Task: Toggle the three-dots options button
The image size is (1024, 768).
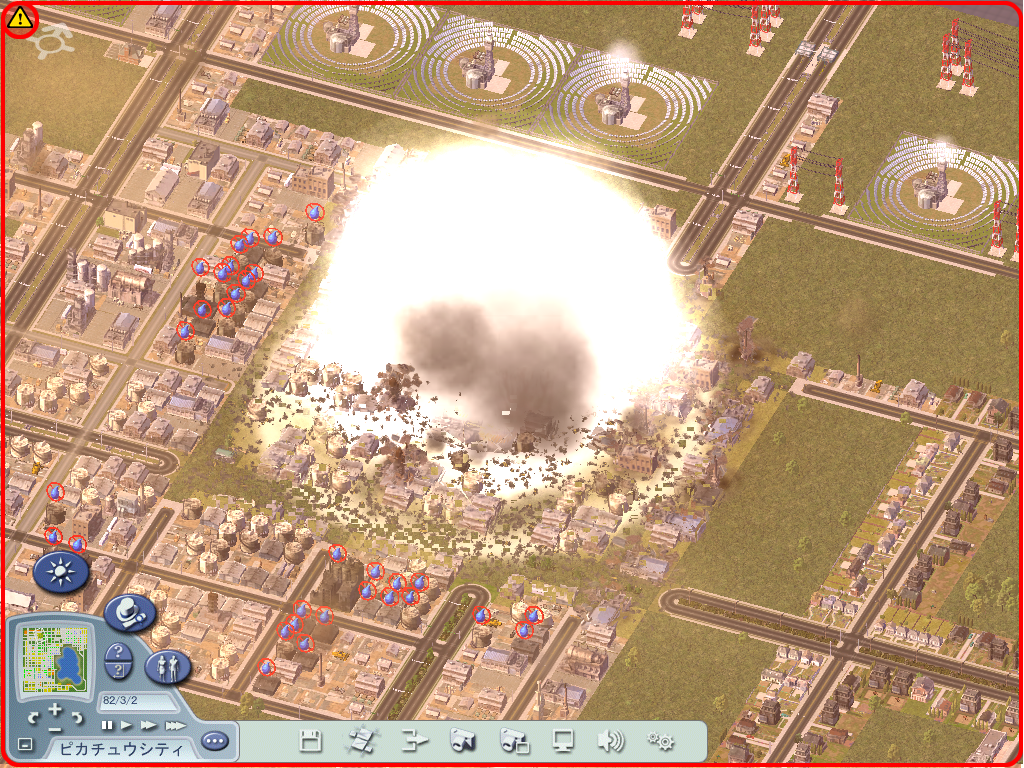Action: coord(214,742)
